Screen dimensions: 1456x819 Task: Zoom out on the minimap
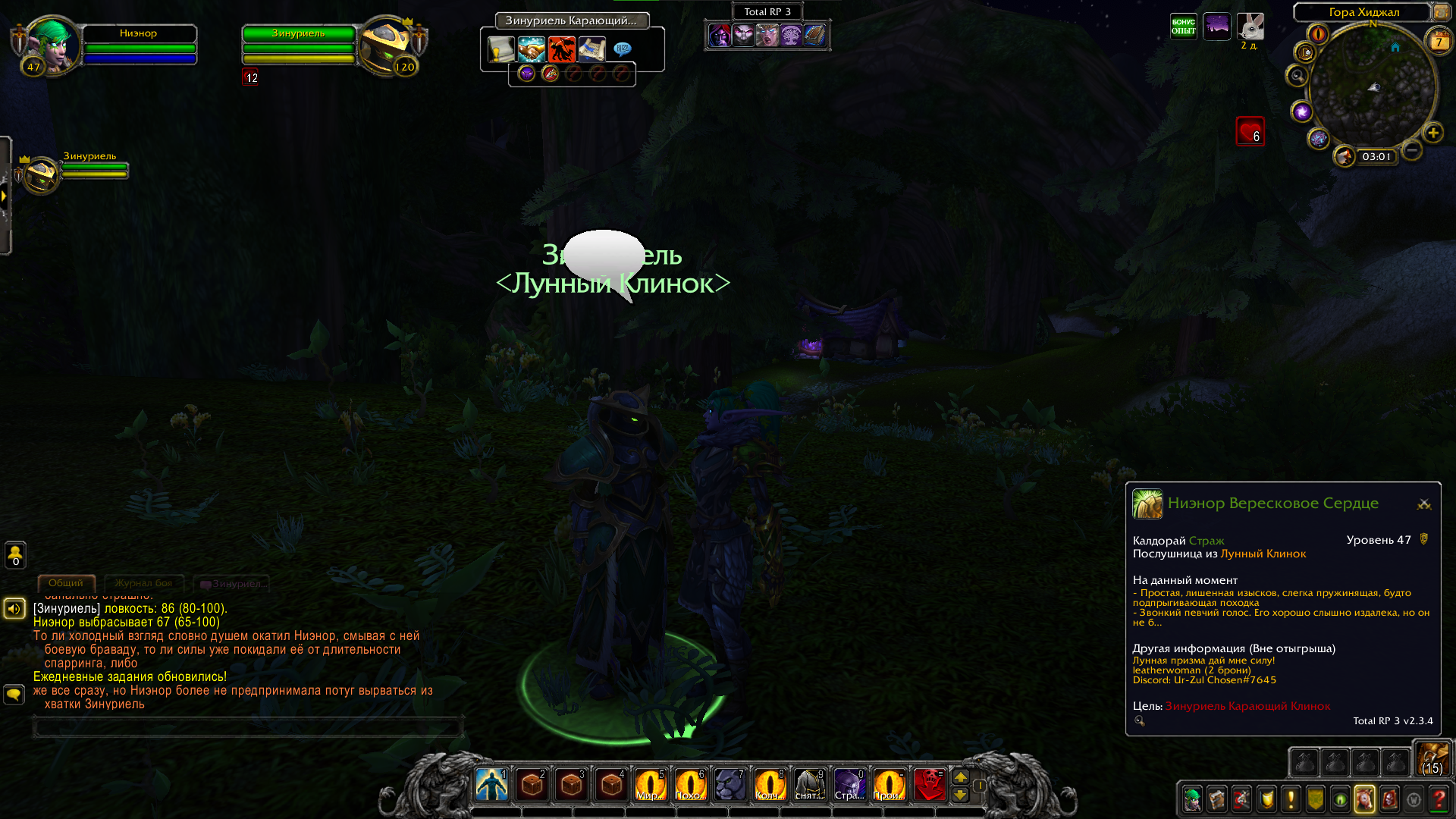(1411, 150)
